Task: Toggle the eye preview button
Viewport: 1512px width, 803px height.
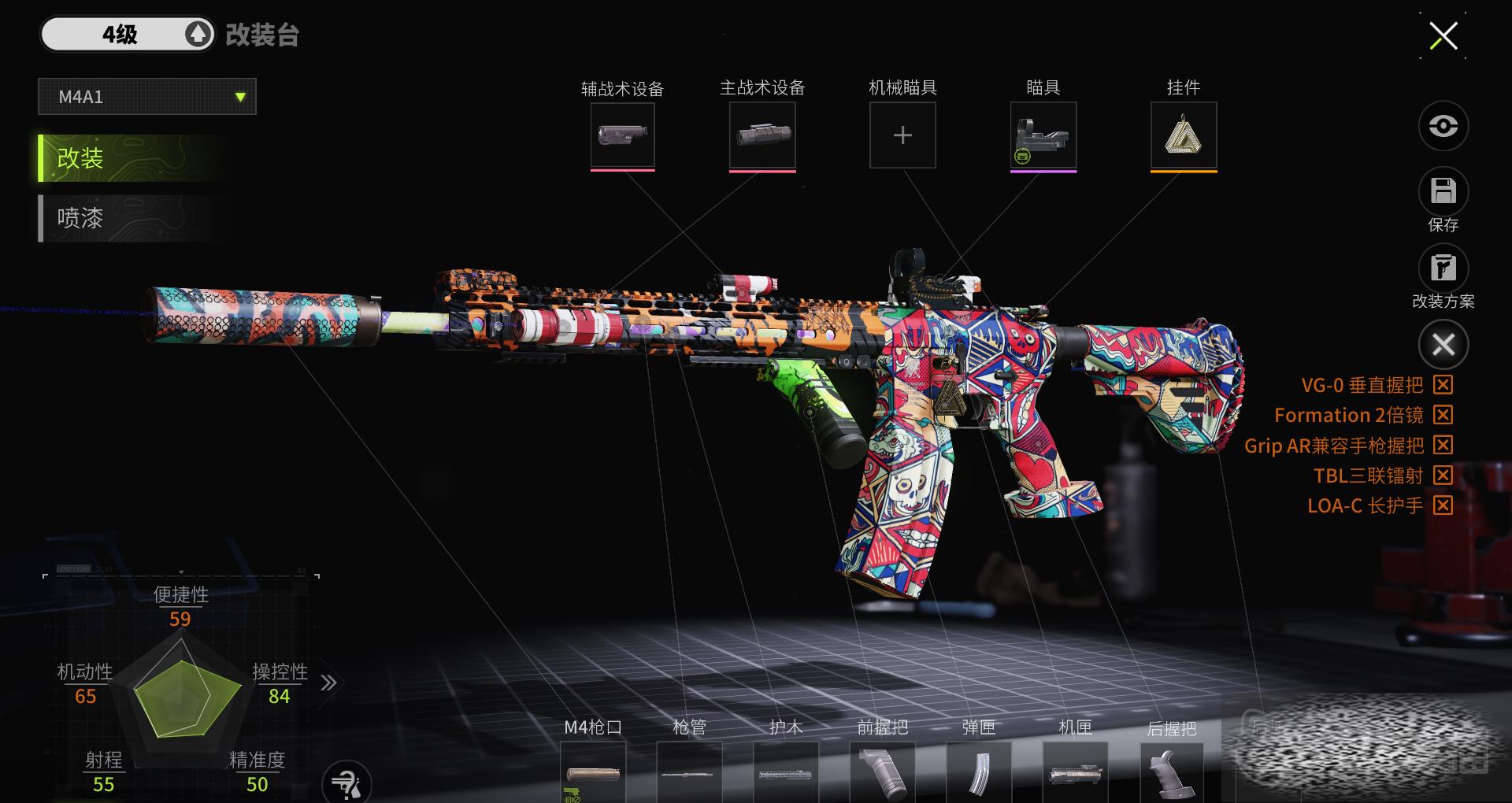Action: [1443, 126]
